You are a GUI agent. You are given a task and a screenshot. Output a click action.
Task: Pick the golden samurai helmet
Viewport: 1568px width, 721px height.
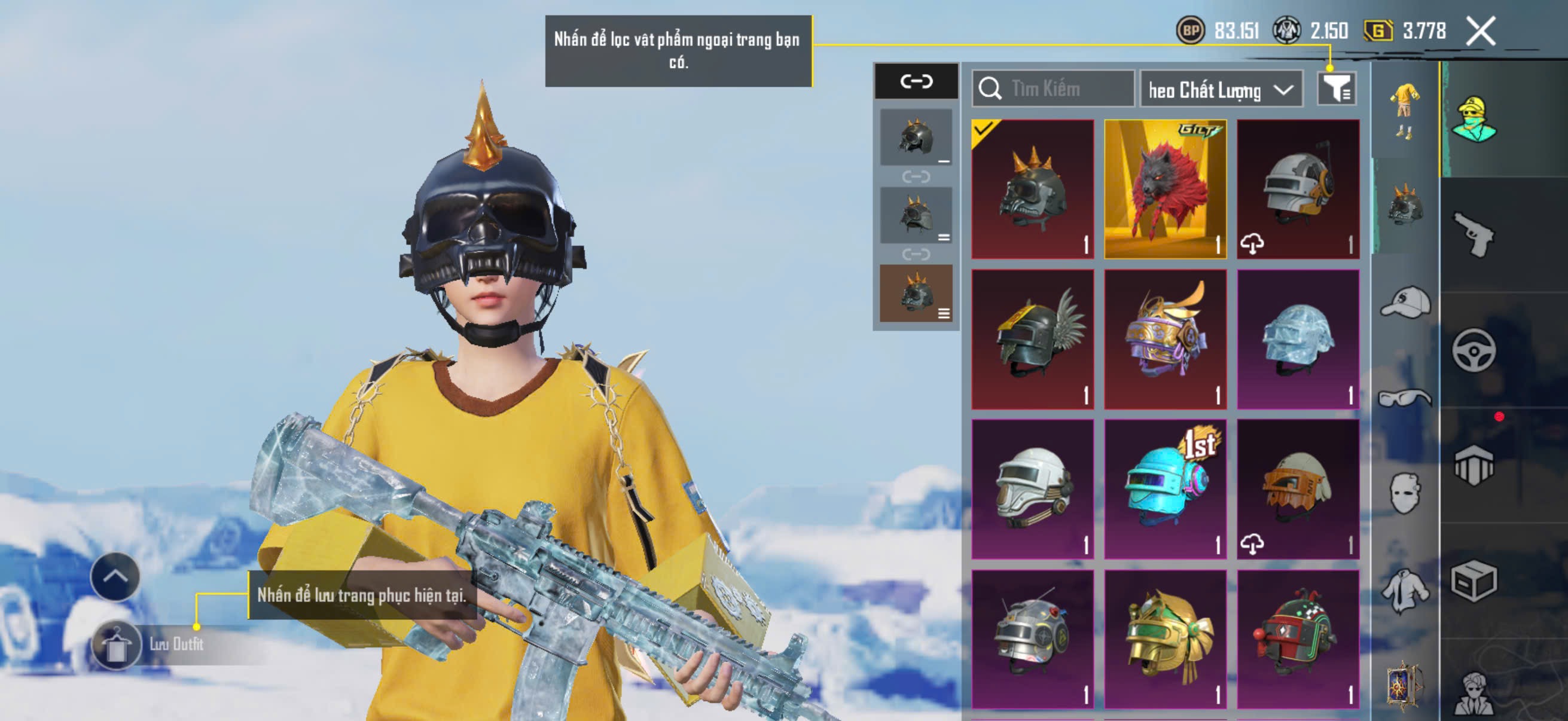point(1165,339)
